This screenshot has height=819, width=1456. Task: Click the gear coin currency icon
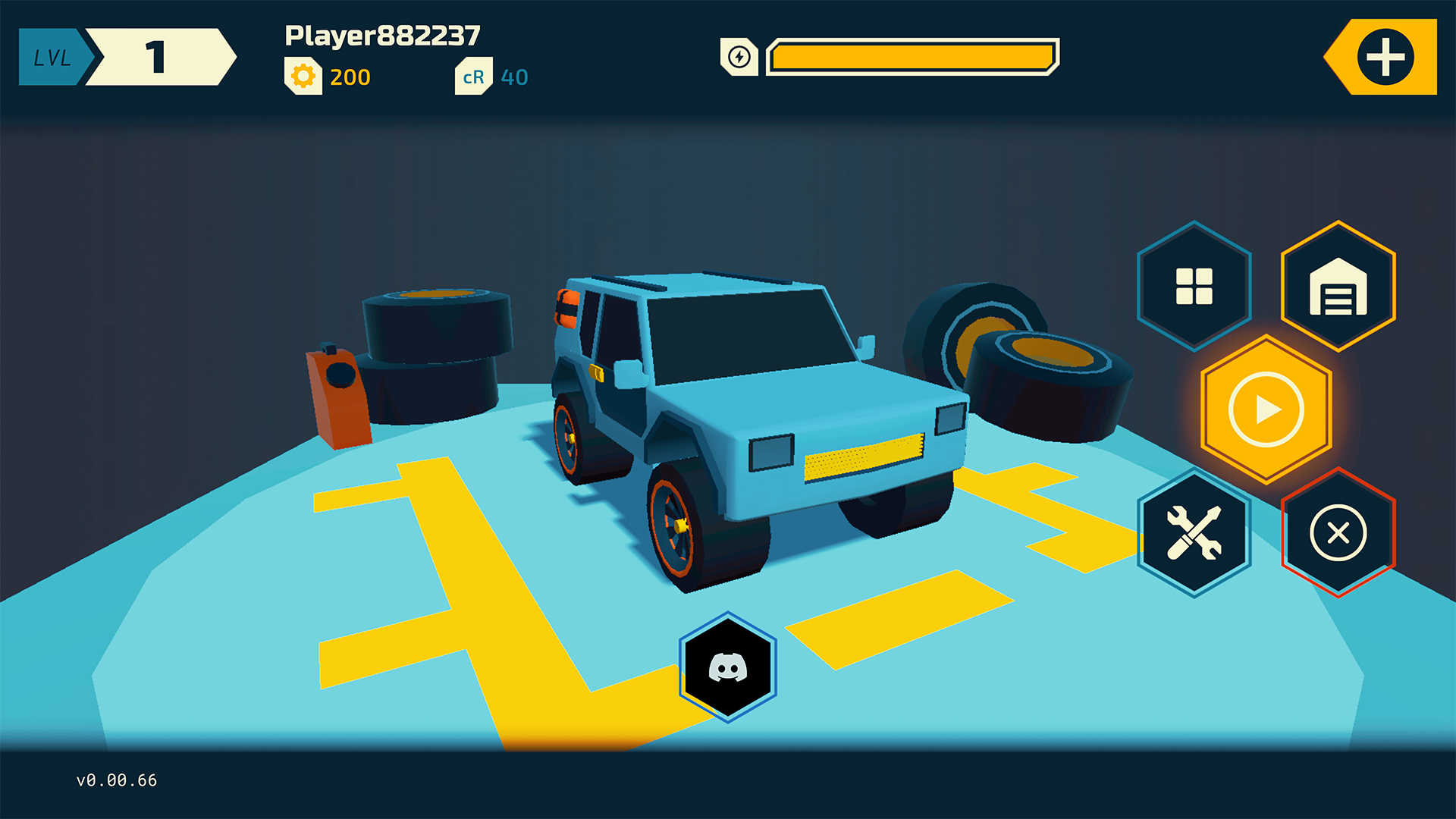(303, 77)
